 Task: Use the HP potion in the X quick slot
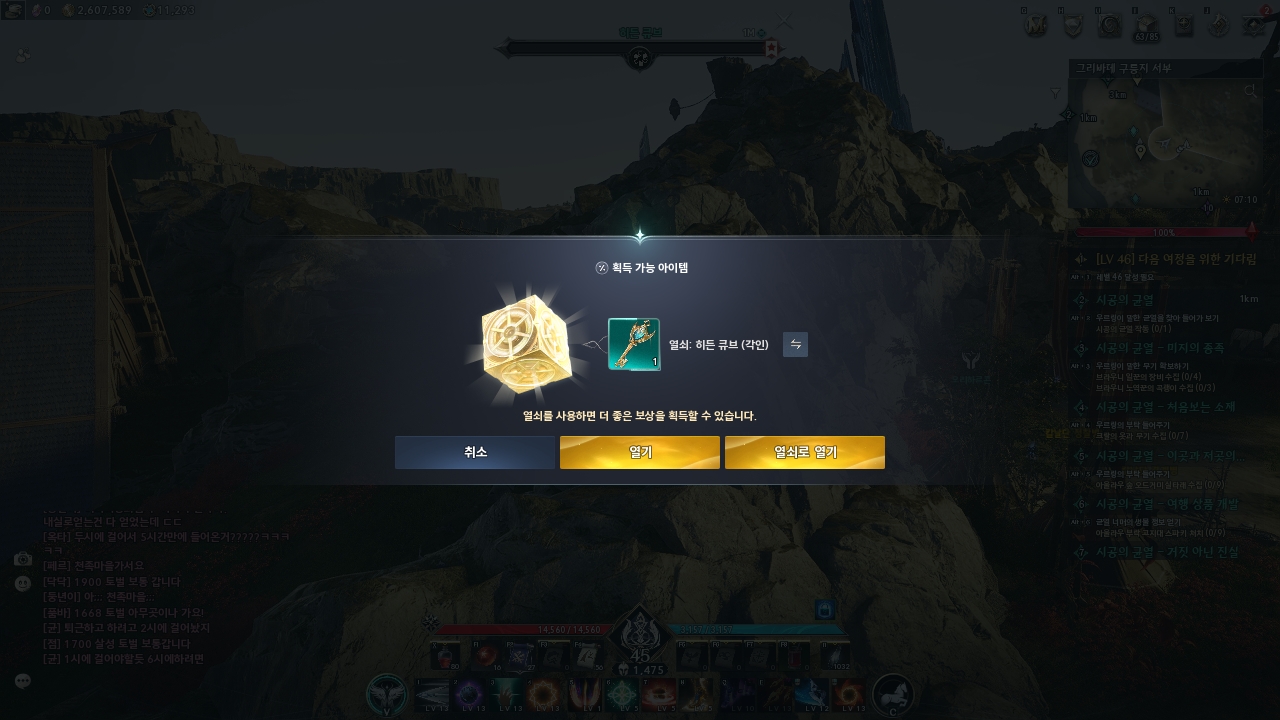(x=446, y=655)
